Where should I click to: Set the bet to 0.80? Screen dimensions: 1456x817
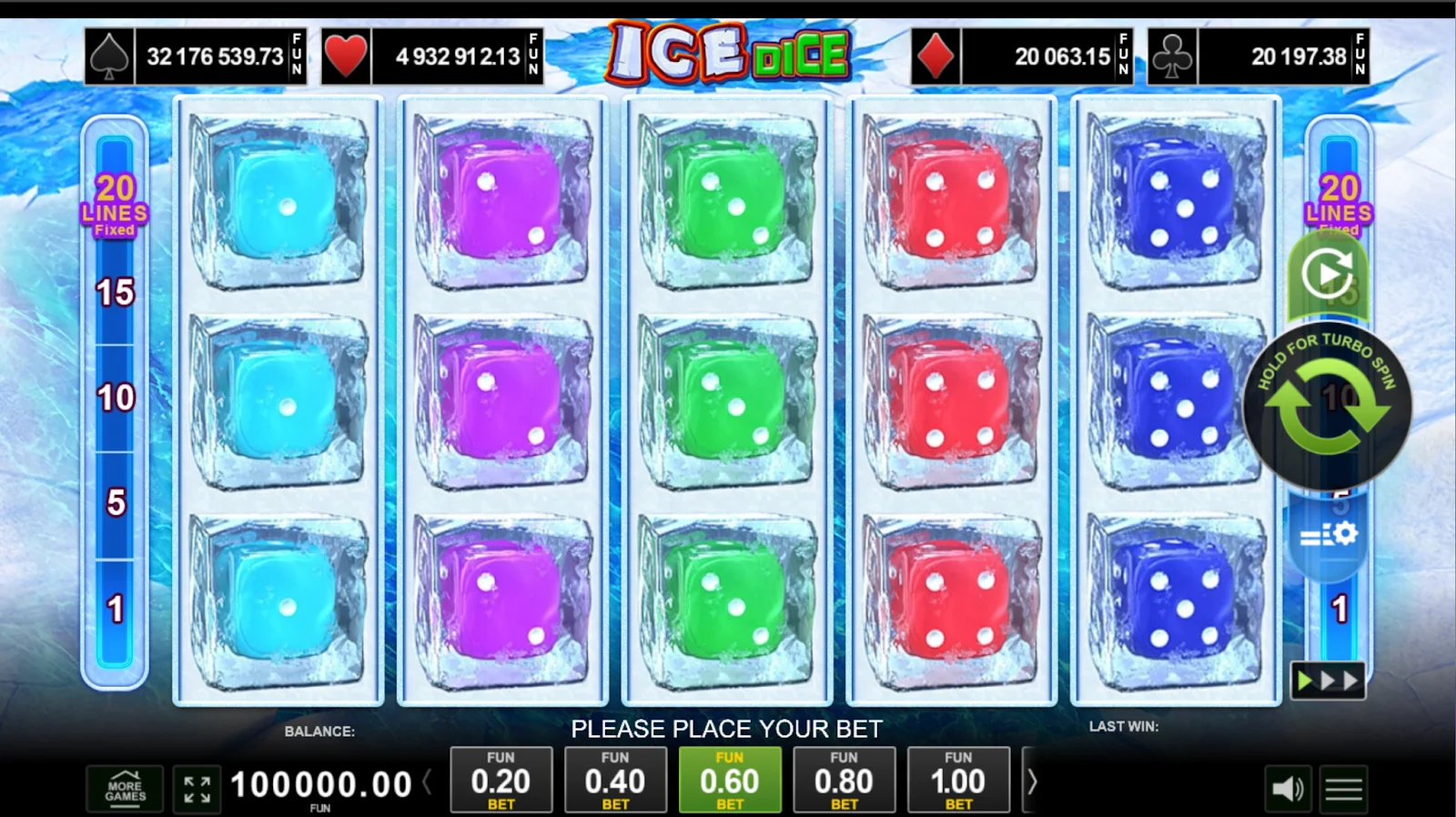point(844,780)
